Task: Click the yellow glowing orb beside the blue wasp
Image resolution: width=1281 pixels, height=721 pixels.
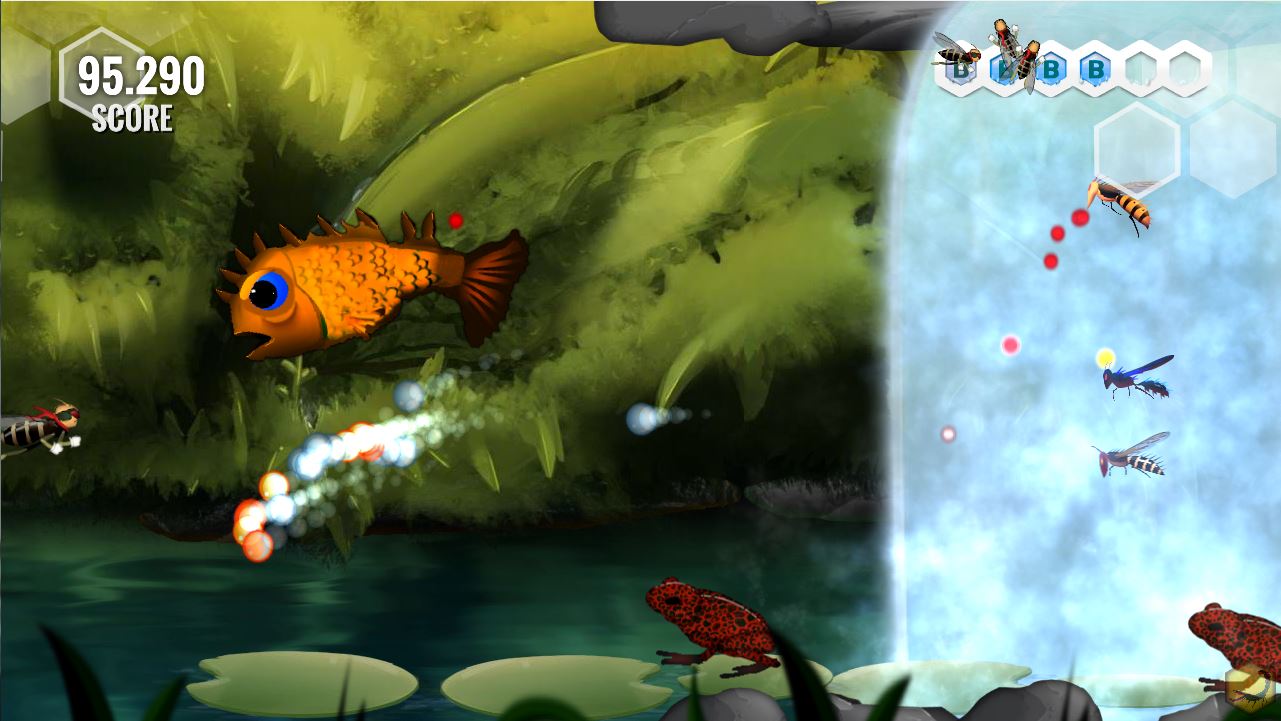Action: pos(1104,357)
